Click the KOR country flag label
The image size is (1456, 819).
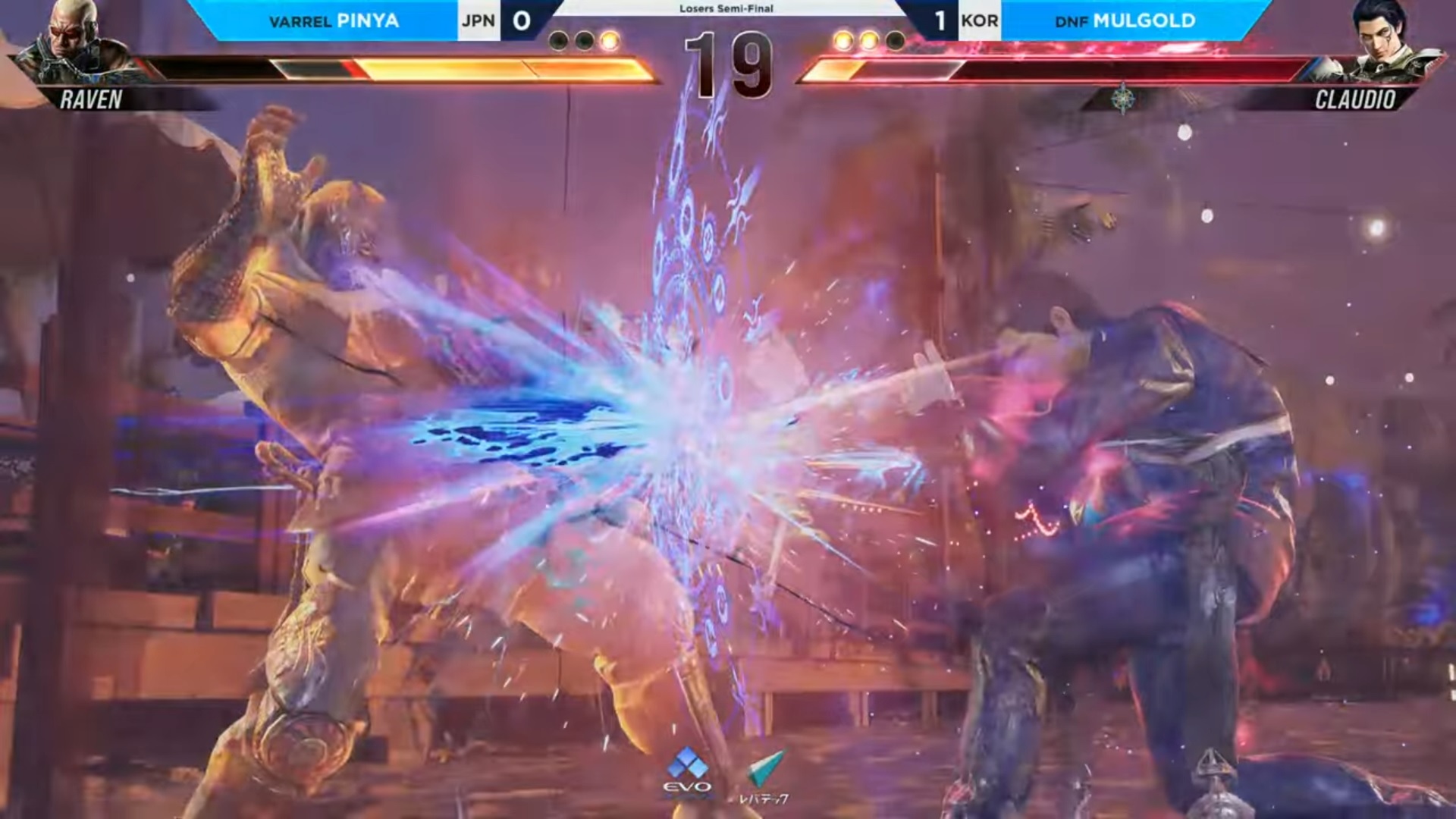pyautogui.click(x=979, y=22)
